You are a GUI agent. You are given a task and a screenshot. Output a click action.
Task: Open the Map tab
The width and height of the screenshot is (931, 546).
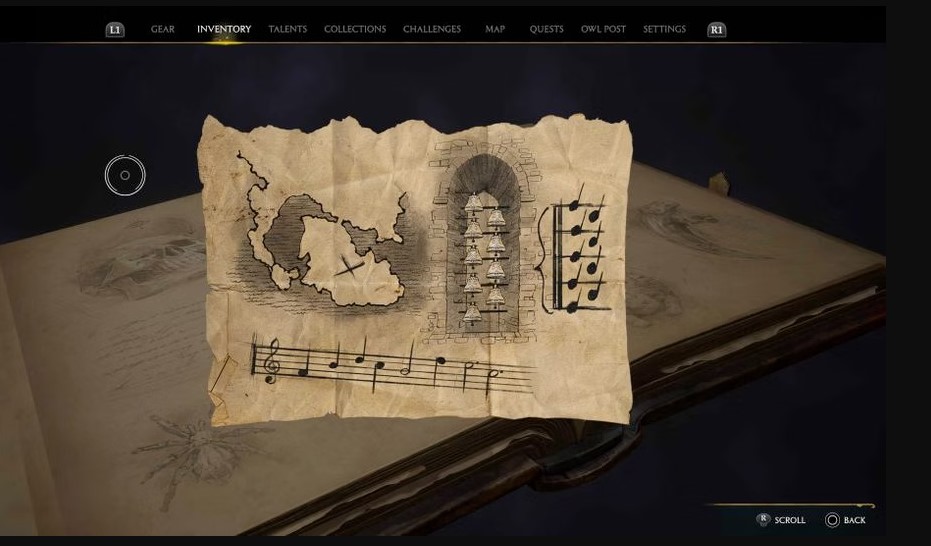pyautogui.click(x=495, y=29)
